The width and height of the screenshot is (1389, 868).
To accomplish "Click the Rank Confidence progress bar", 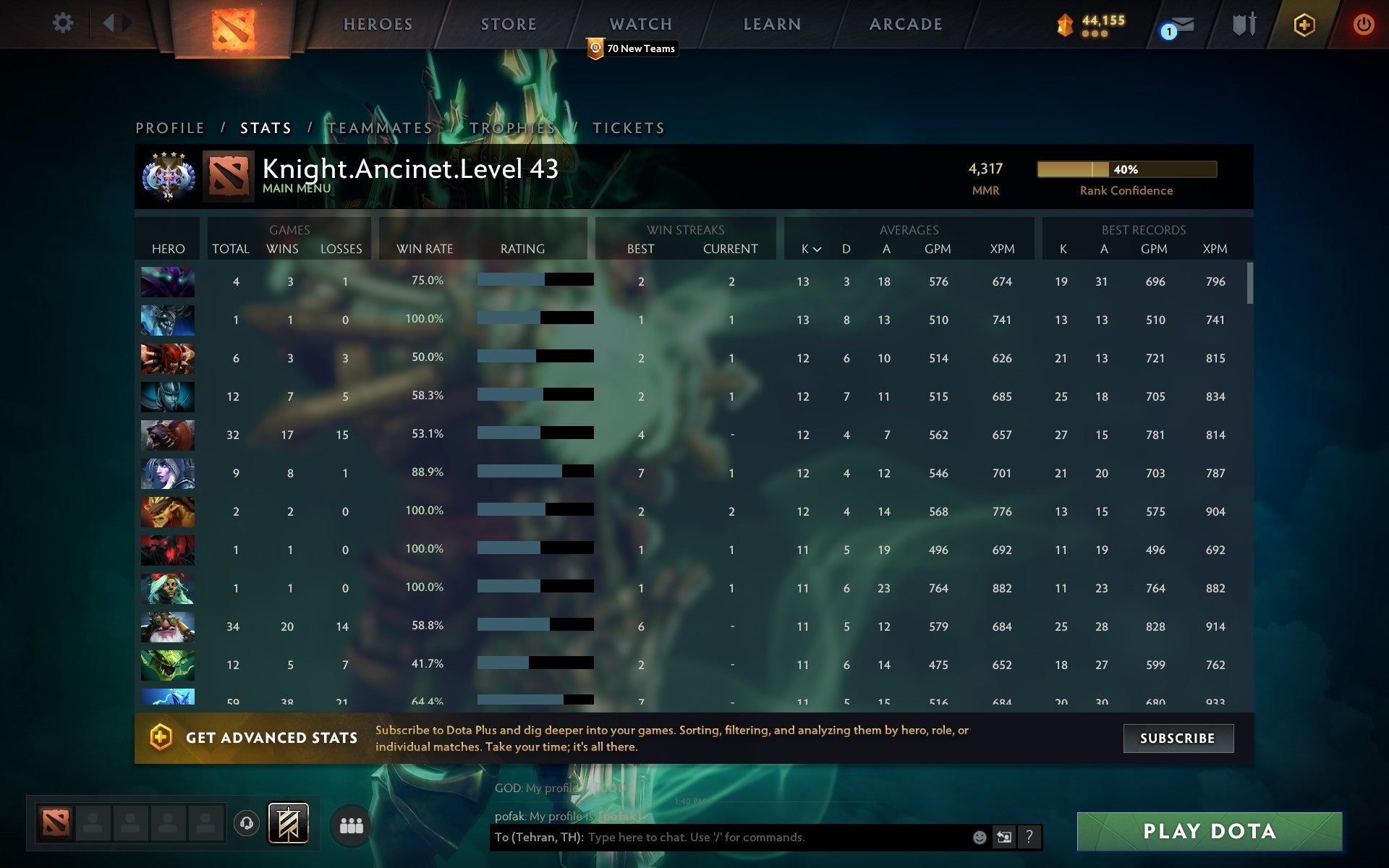I will click(1126, 169).
